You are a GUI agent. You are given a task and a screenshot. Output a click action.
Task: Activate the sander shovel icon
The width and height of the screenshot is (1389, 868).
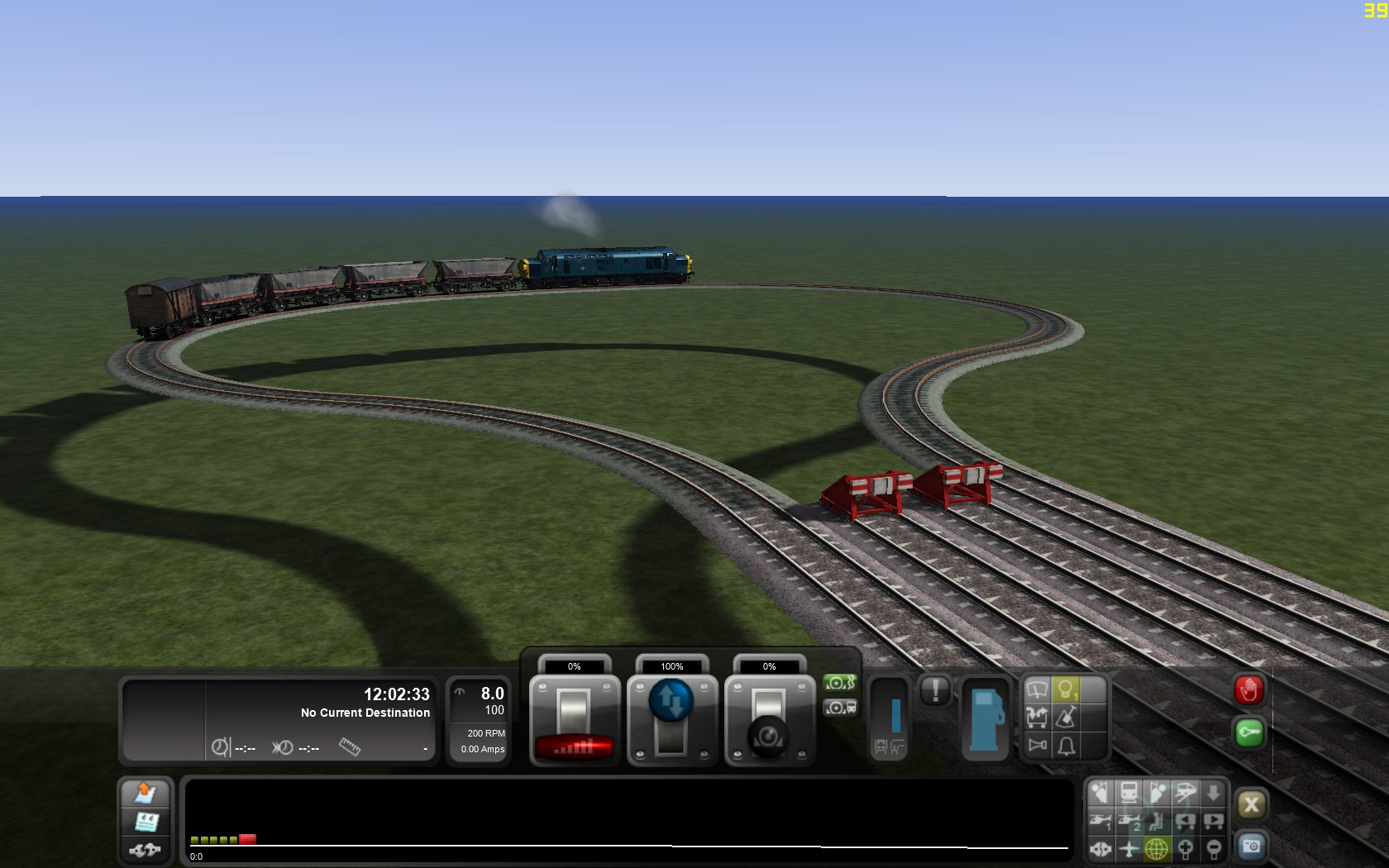coord(1066,717)
